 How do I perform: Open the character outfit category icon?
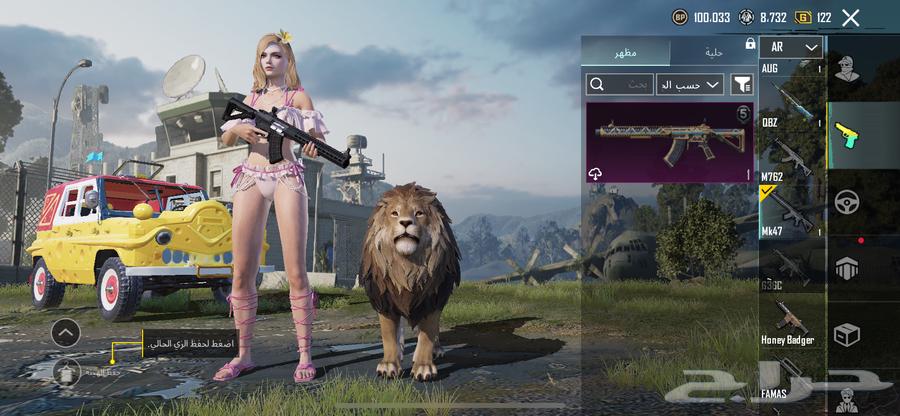click(848, 70)
